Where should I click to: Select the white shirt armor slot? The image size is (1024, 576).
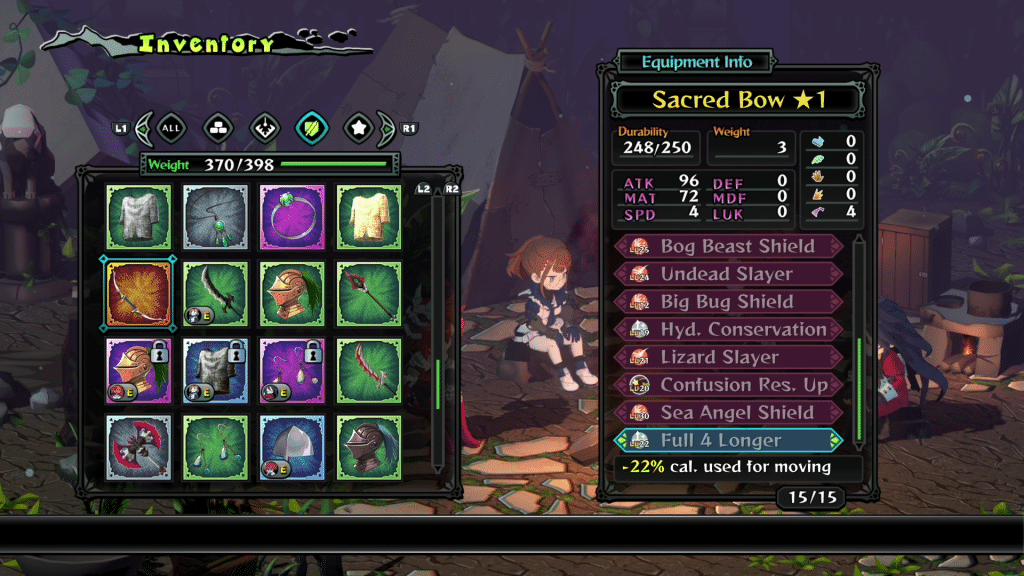tap(138, 216)
